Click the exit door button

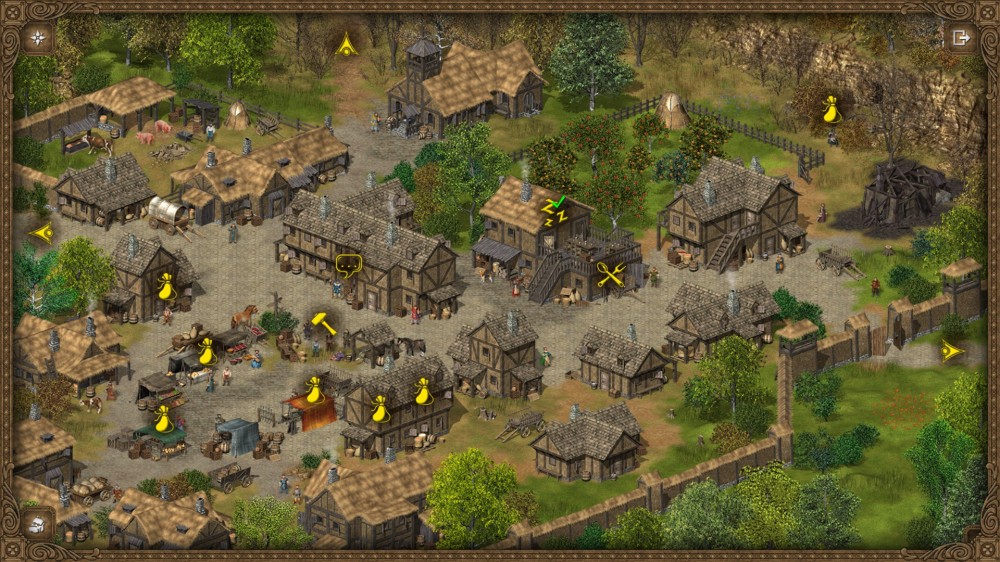point(961,38)
